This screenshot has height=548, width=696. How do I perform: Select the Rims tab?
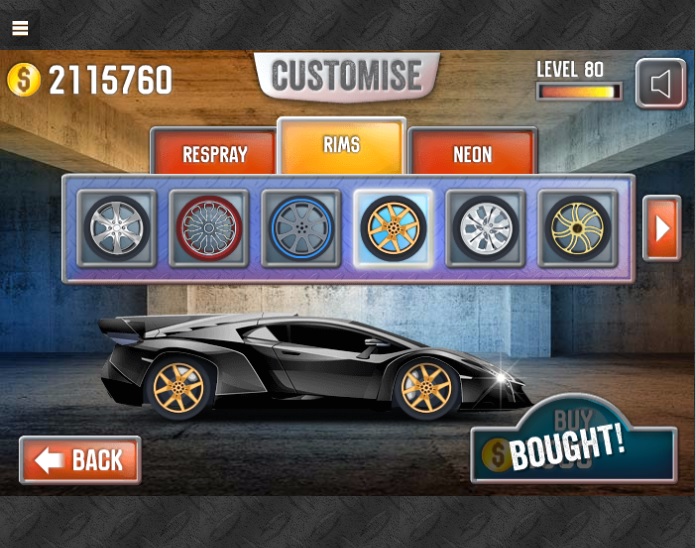pos(341,147)
